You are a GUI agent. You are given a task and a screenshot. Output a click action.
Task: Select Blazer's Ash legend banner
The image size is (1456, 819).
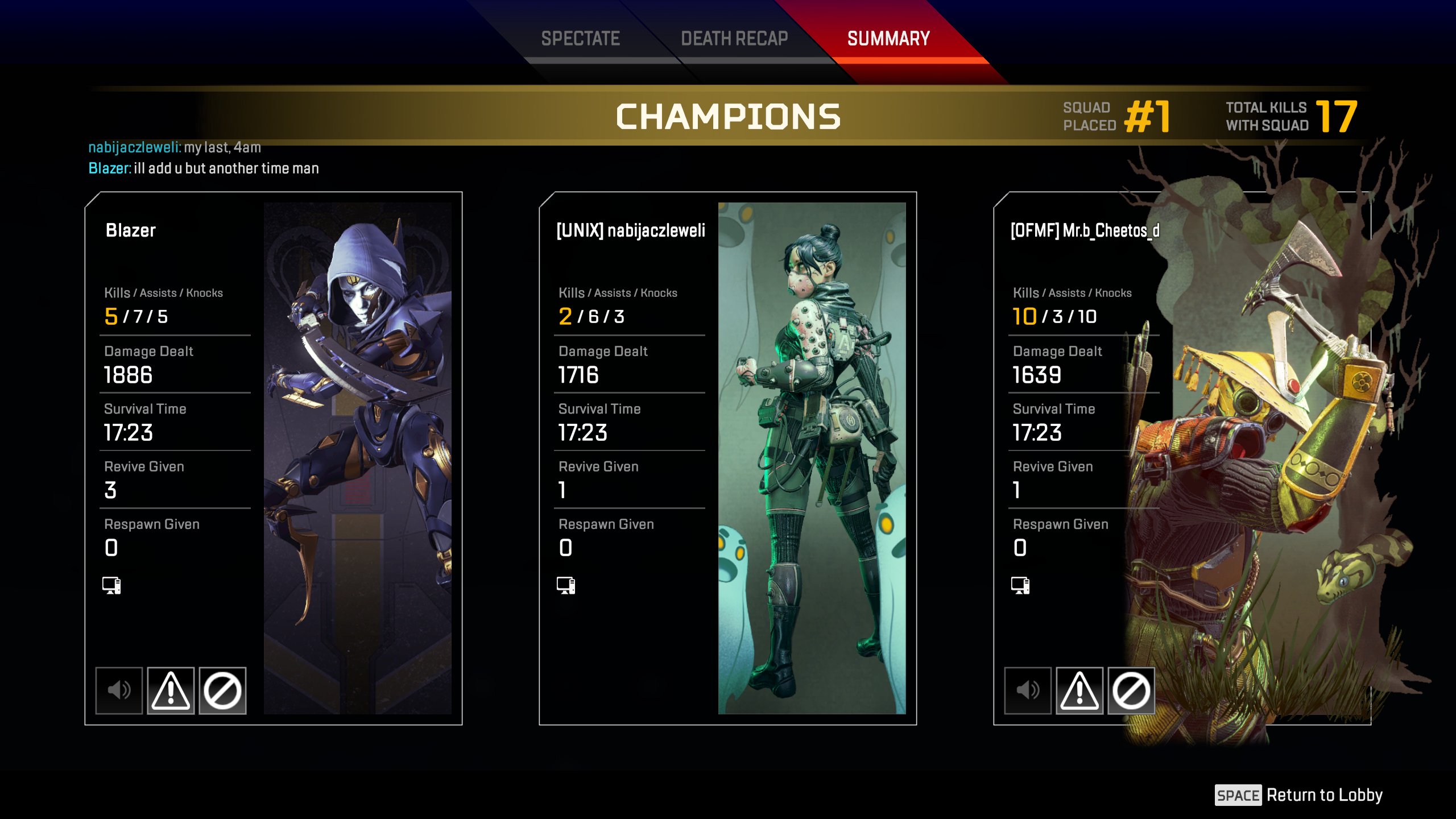pyautogui.click(x=357, y=458)
